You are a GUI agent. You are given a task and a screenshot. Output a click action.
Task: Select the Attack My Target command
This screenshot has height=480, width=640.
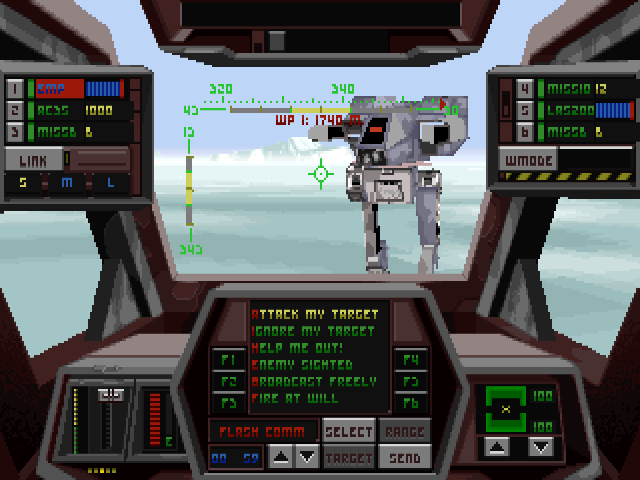click(x=313, y=313)
